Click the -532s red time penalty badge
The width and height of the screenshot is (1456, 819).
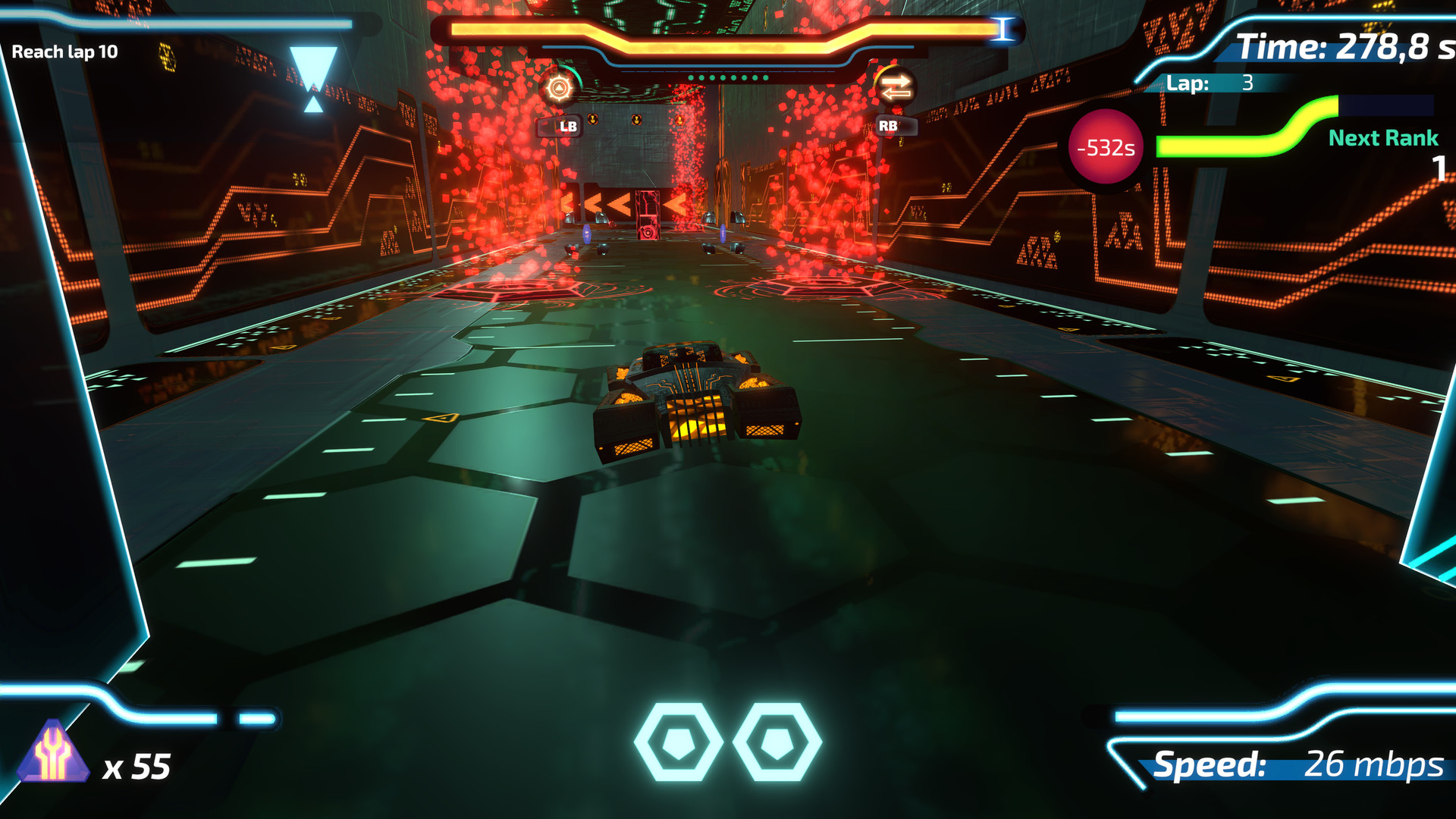pos(1105,149)
